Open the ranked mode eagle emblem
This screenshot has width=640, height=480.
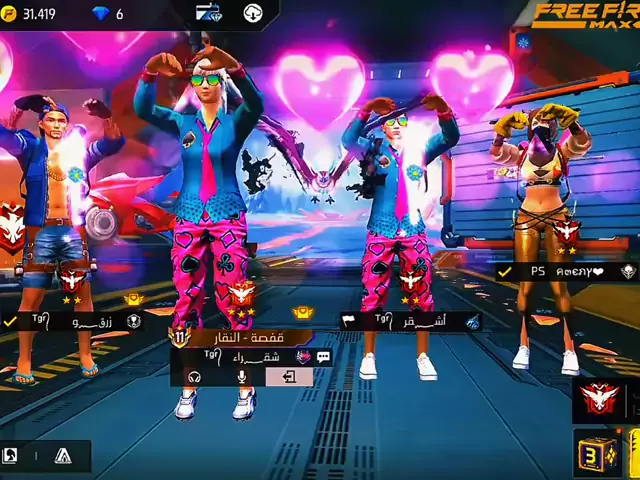[x=600, y=399]
